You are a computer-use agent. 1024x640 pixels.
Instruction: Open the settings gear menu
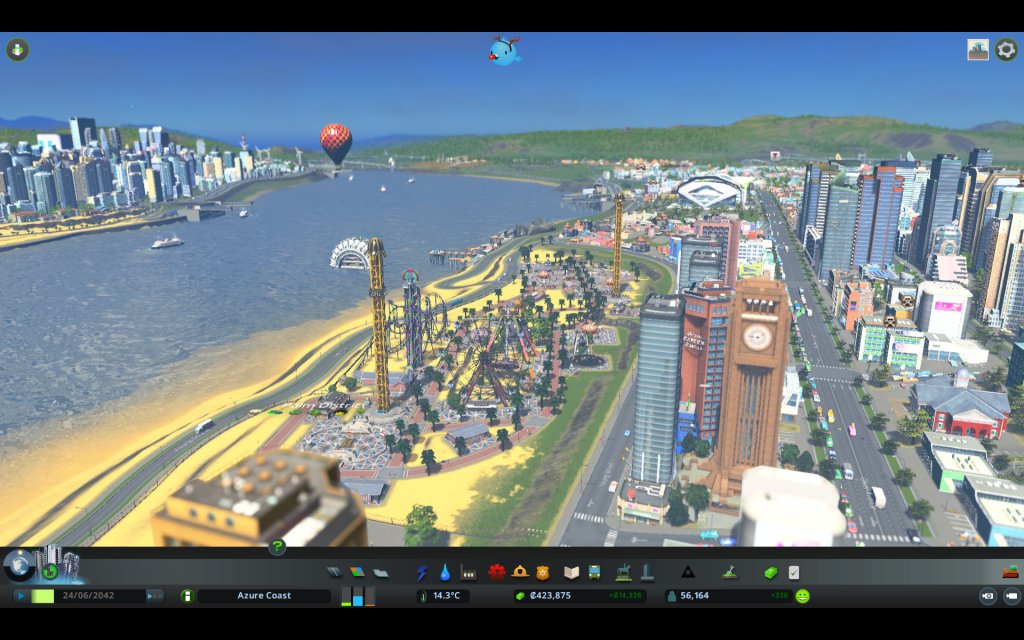(x=1006, y=49)
